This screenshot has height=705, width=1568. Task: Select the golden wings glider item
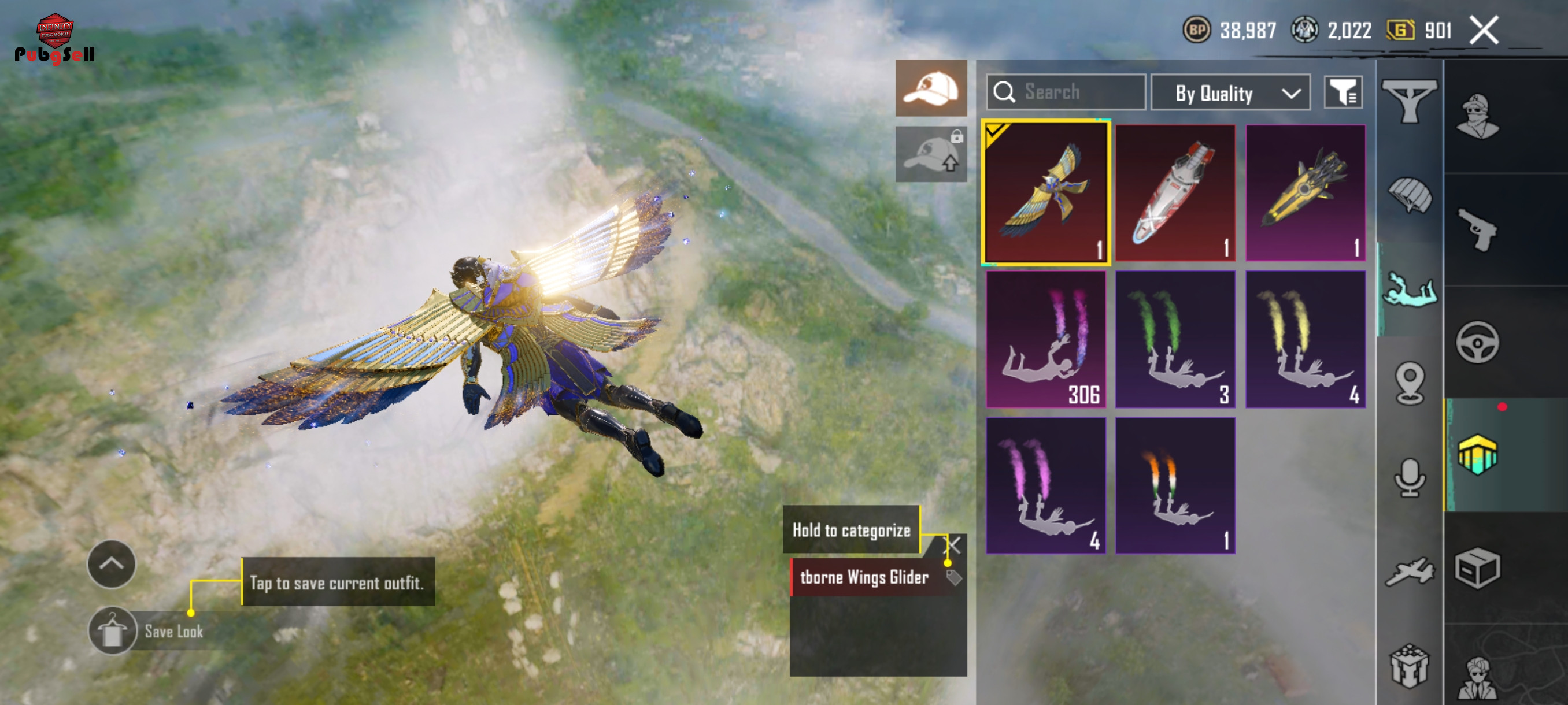point(1046,193)
